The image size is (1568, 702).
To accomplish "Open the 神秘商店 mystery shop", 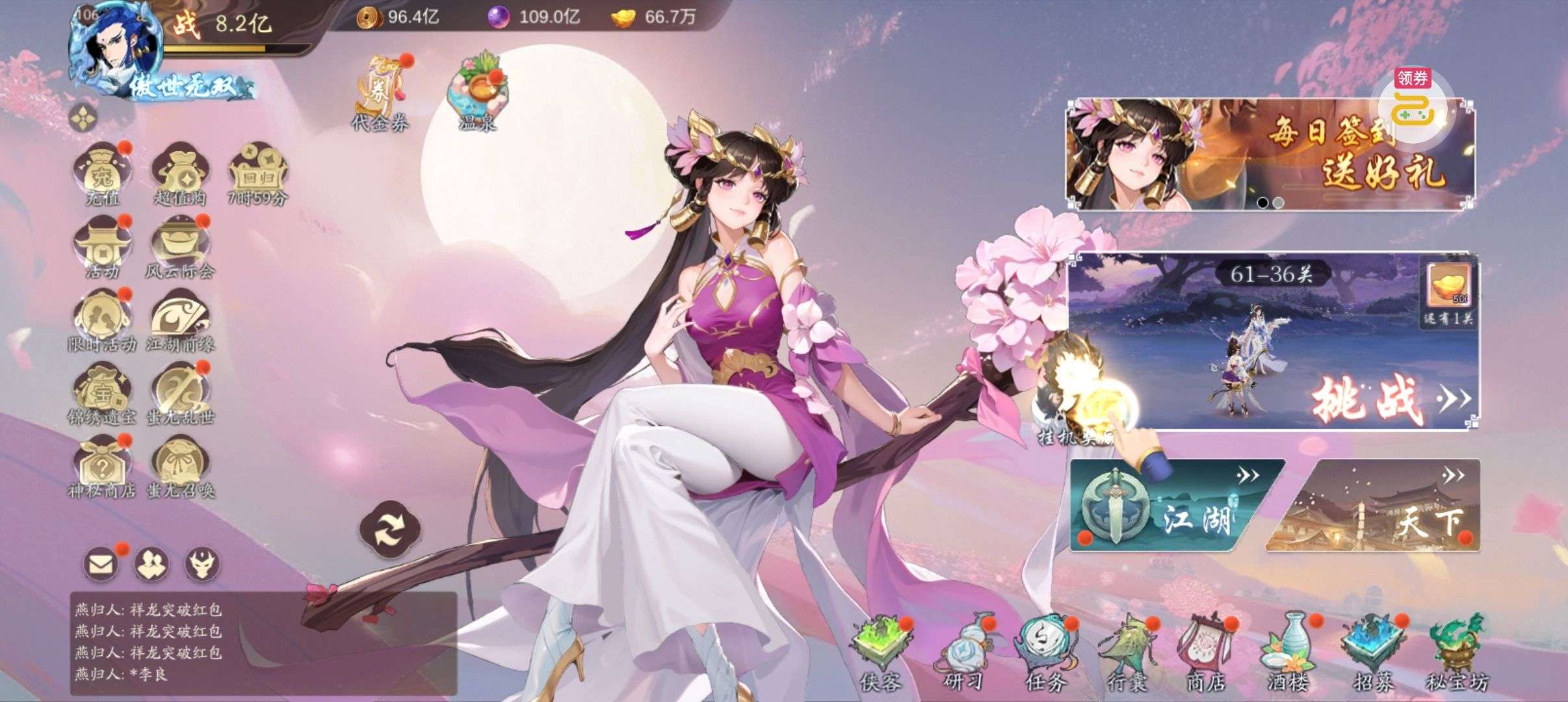I will click(102, 465).
